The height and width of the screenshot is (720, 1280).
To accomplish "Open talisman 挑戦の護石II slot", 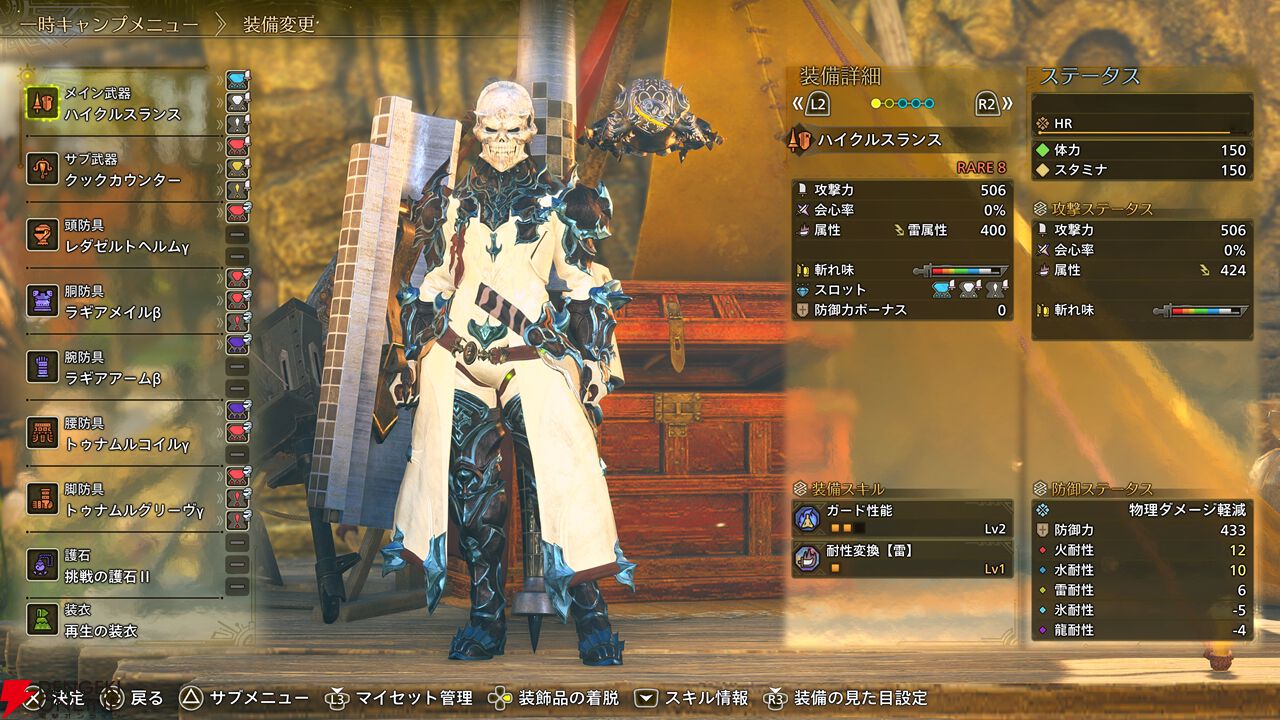I will point(122,566).
